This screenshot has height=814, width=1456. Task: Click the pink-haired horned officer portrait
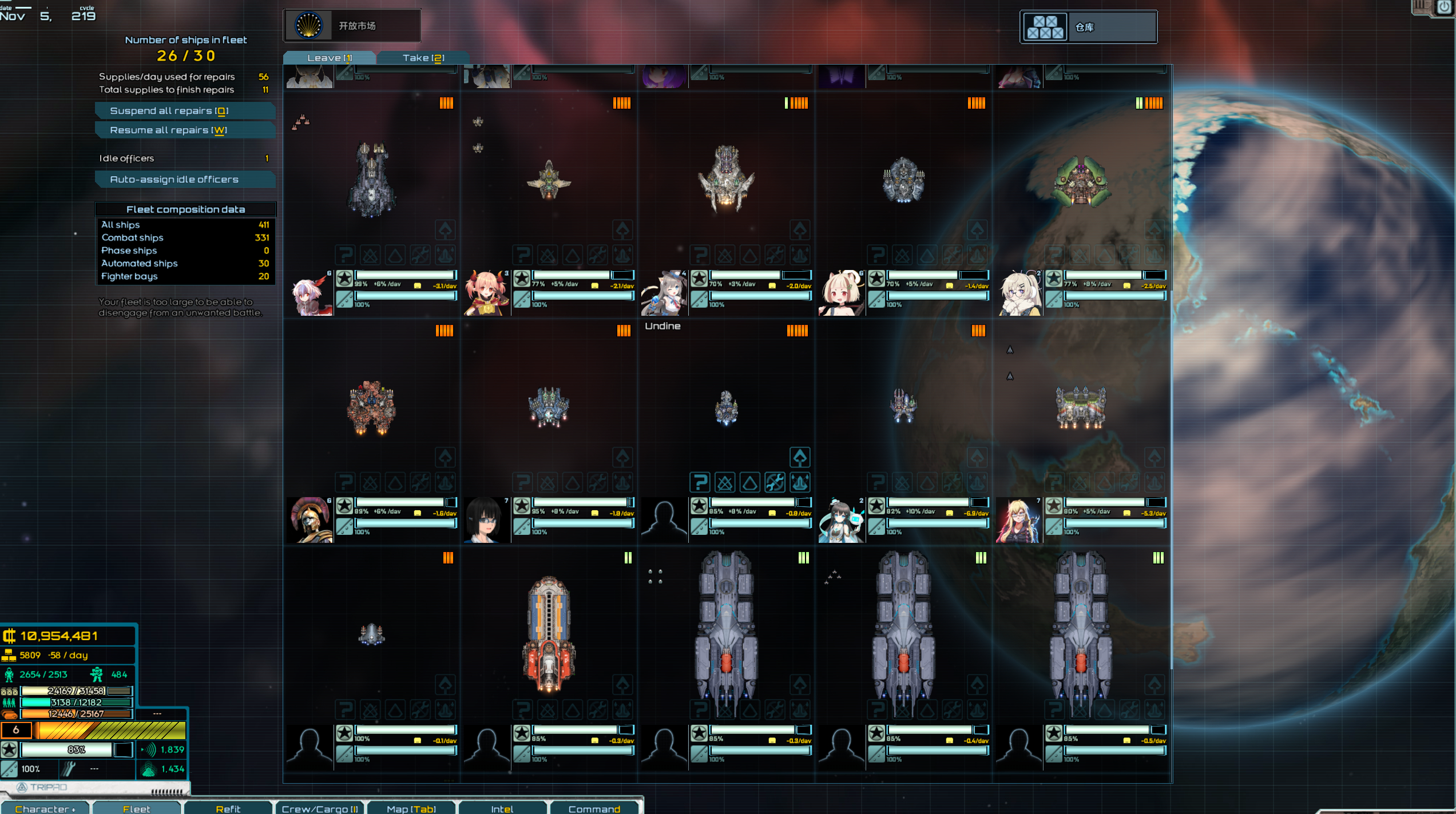pos(487,293)
